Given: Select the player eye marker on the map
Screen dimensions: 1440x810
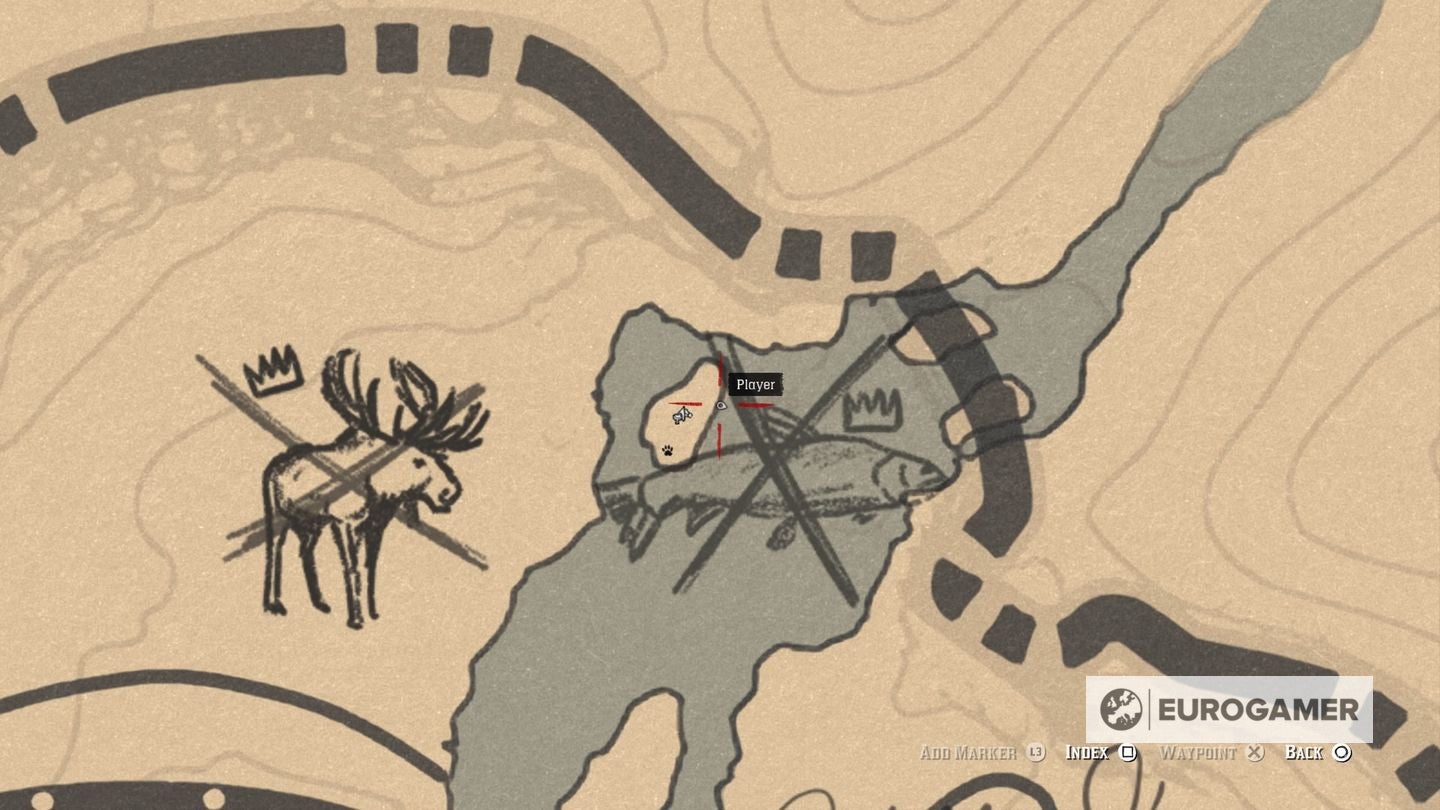Looking at the screenshot, I should tap(721, 405).
